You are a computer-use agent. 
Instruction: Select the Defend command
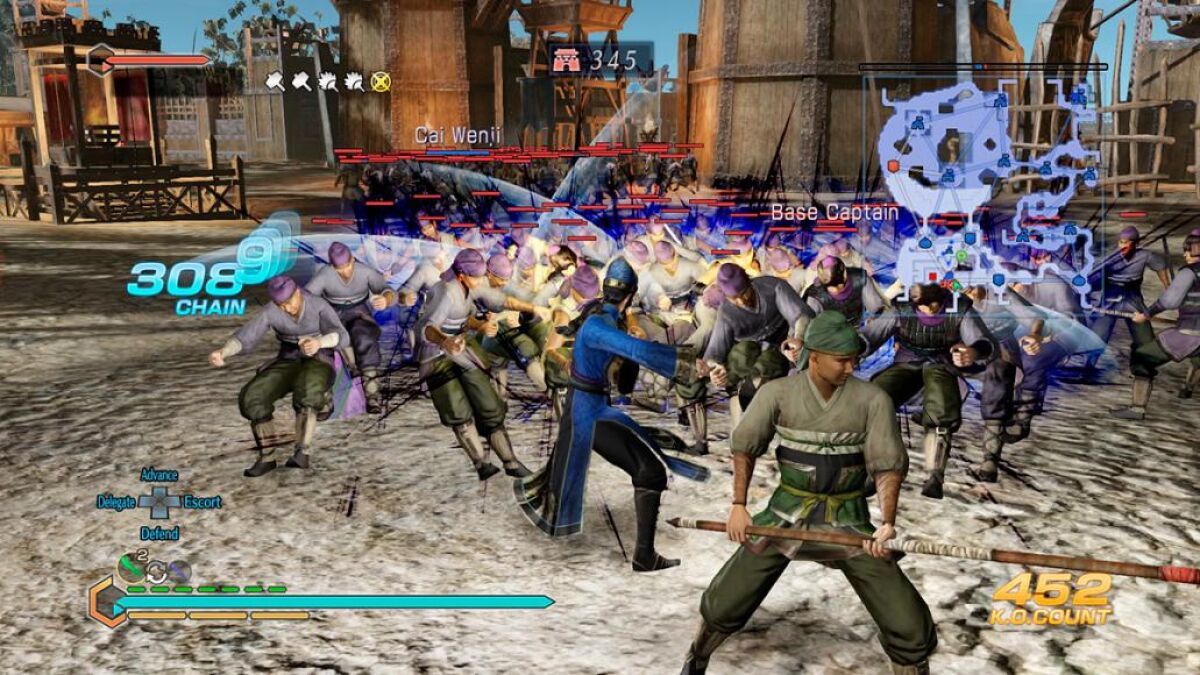(x=159, y=533)
